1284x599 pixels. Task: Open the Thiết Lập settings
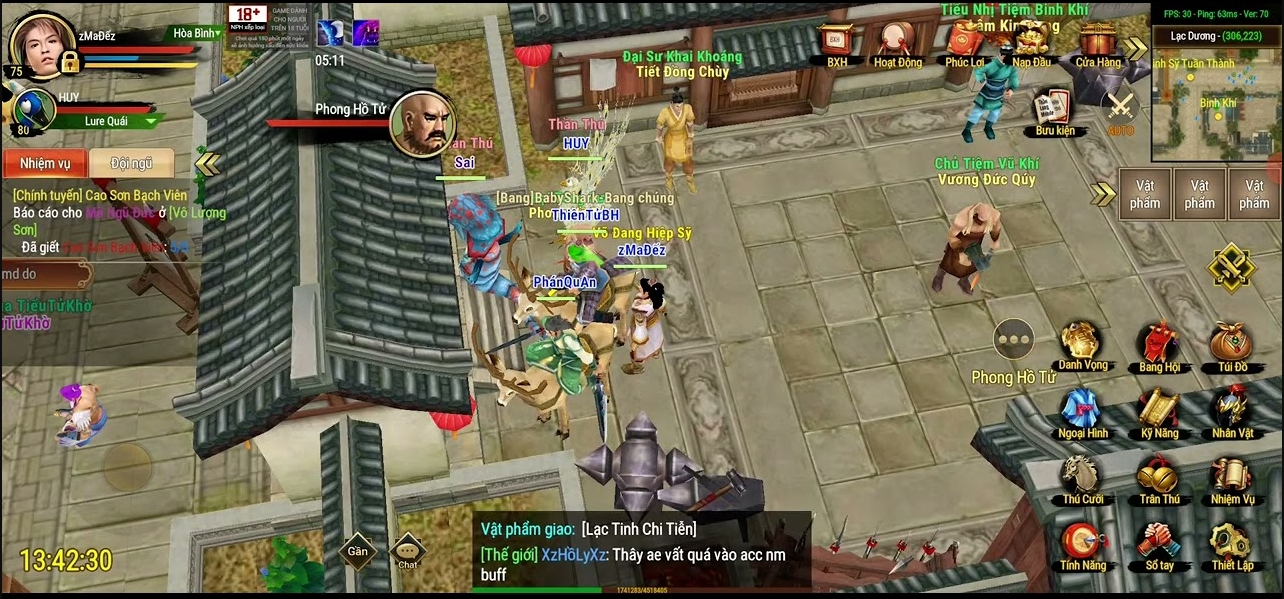pyautogui.click(x=1231, y=545)
